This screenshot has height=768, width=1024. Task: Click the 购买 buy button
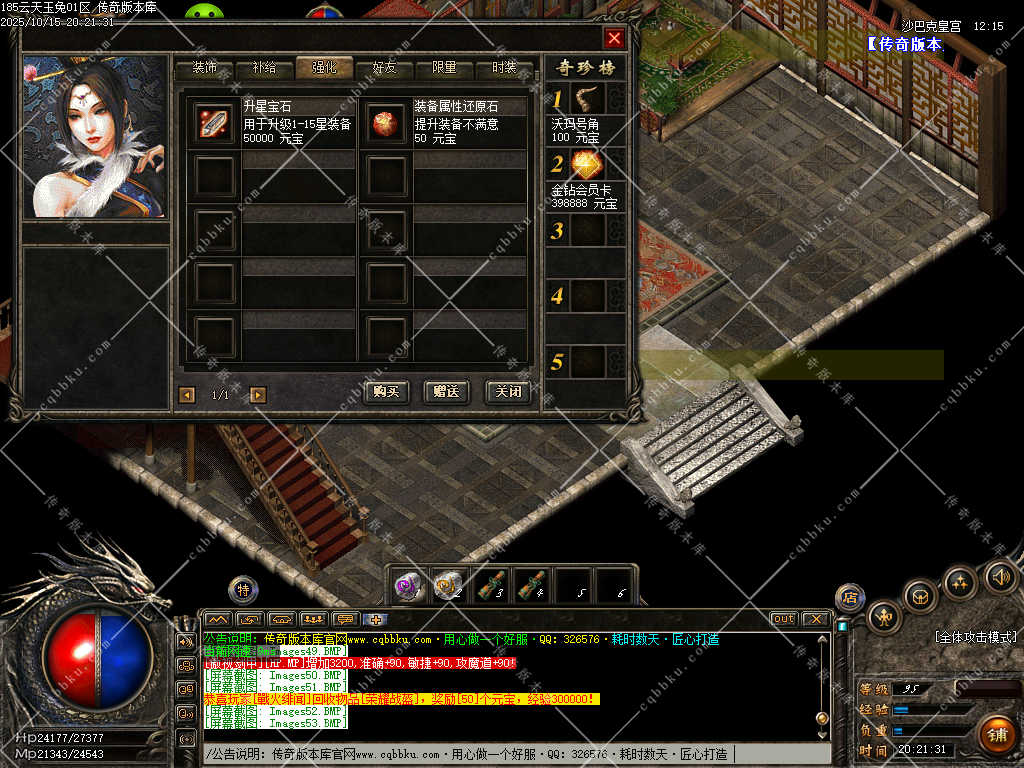tap(387, 392)
